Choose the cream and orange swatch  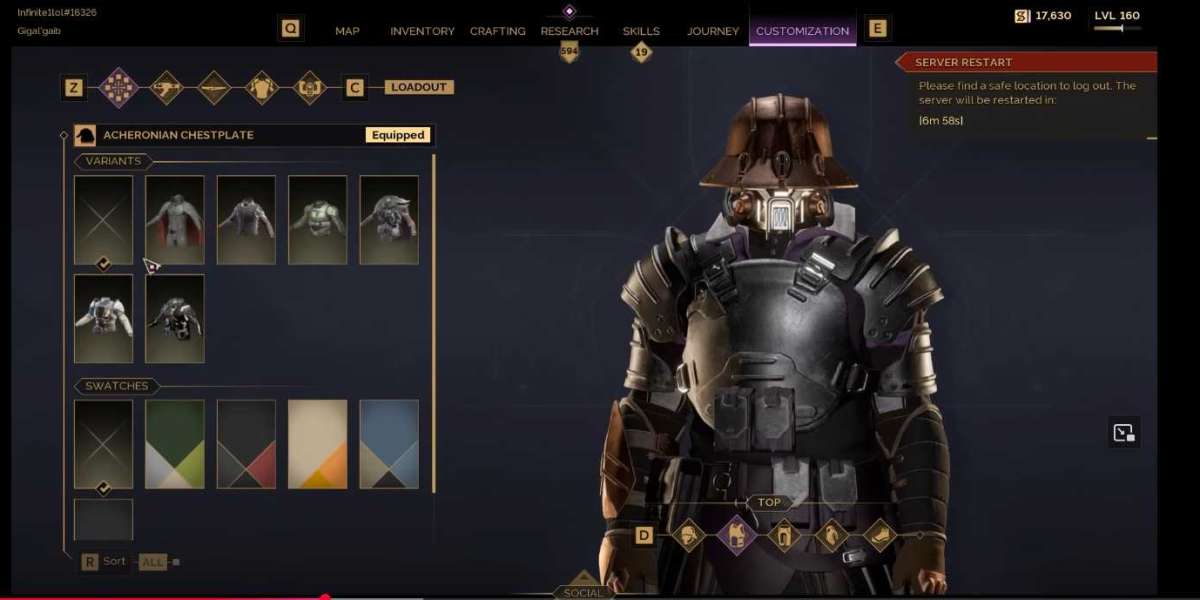click(x=318, y=444)
